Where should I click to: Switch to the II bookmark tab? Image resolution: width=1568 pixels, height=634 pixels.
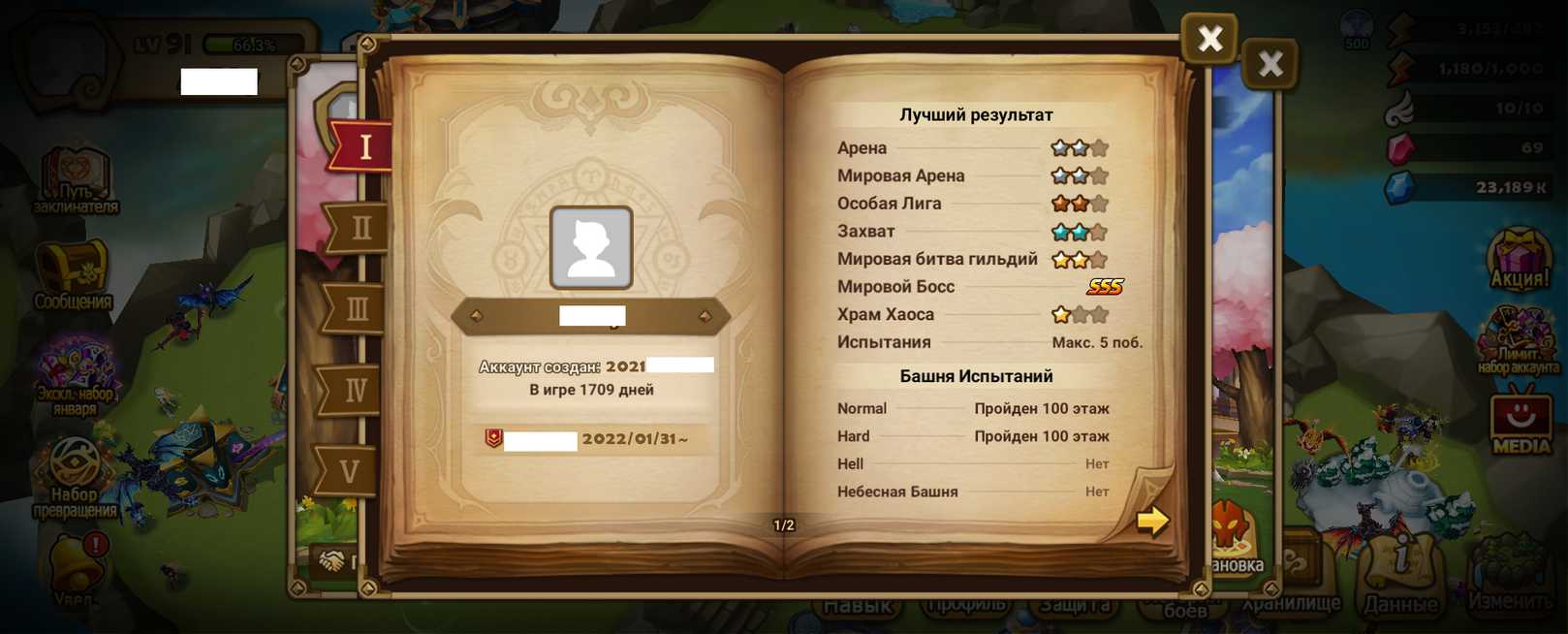359,229
